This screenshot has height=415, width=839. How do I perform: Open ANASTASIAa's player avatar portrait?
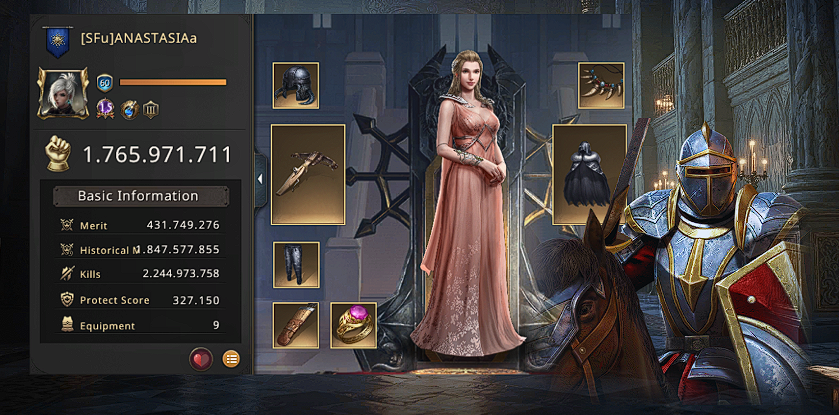pyautogui.click(x=63, y=92)
